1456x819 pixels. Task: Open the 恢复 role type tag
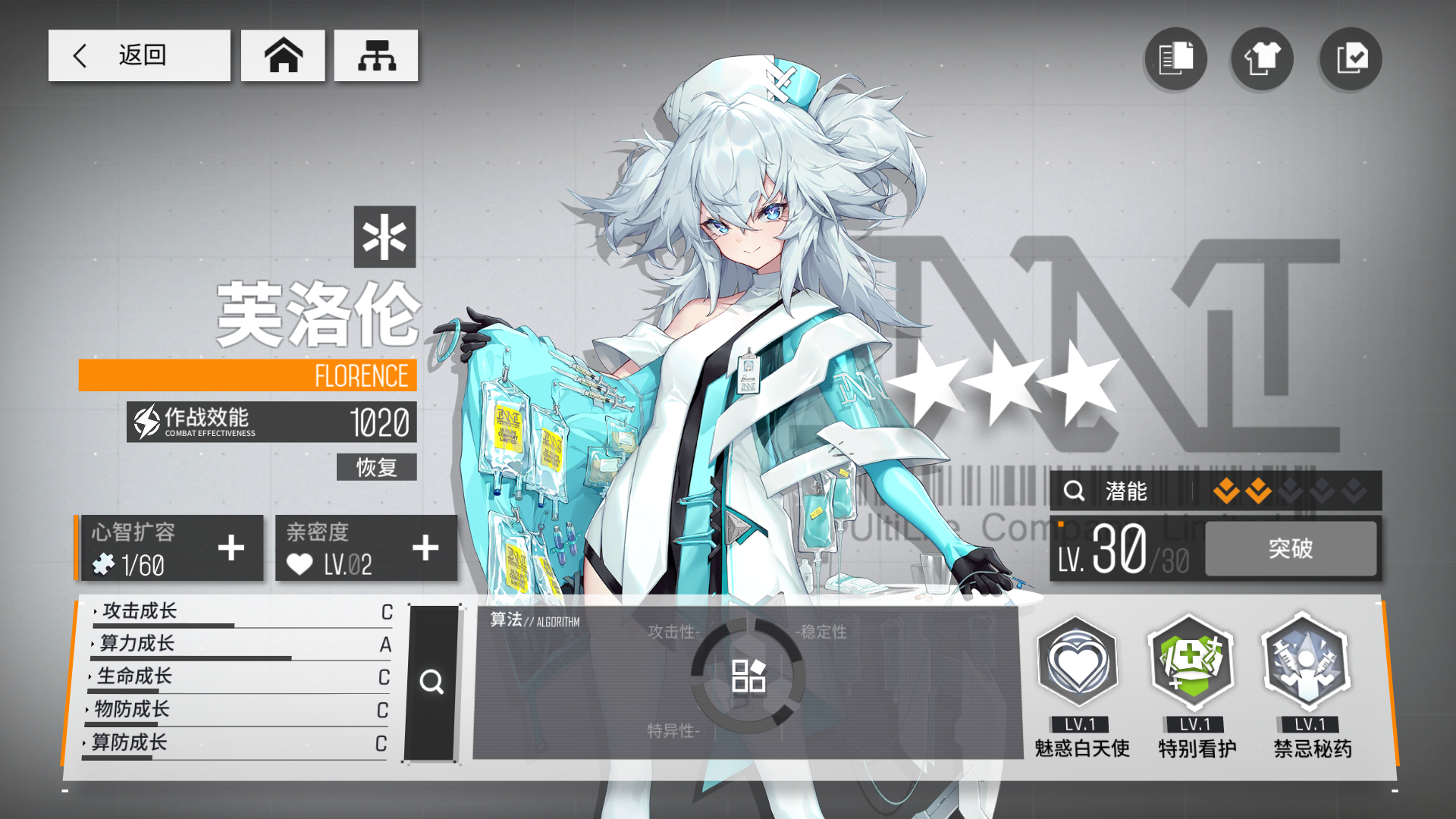(x=376, y=467)
